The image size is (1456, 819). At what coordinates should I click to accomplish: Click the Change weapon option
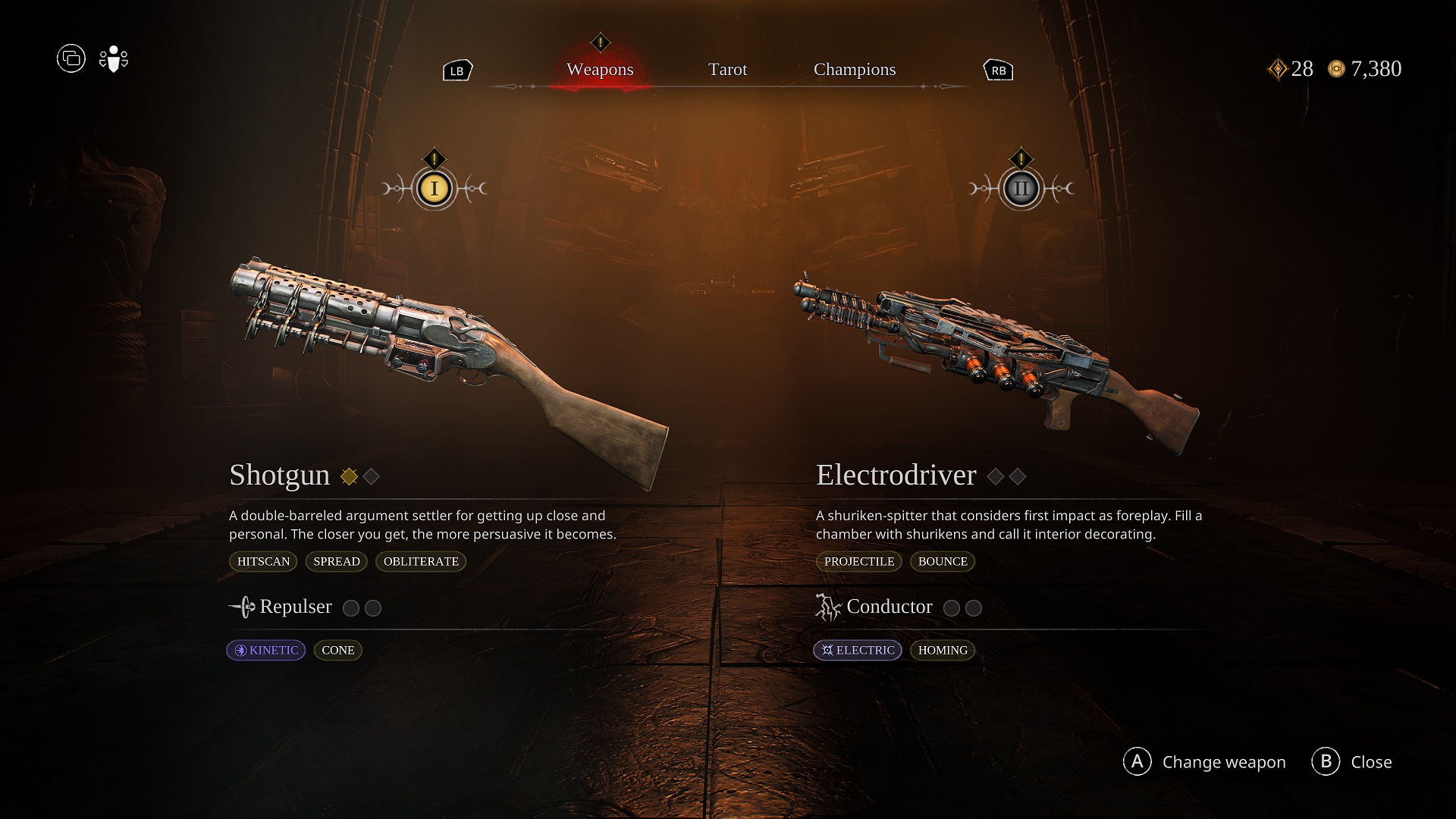coord(1204,761)
